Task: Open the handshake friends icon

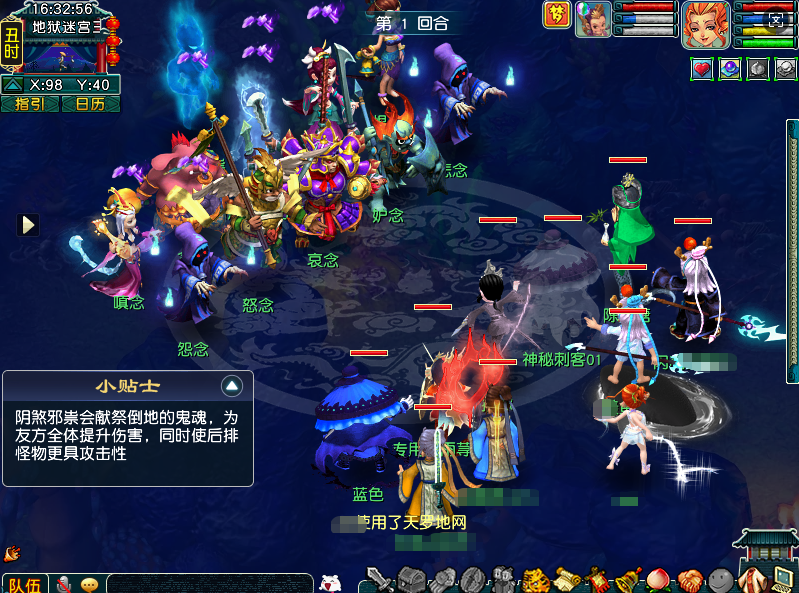Action: [688, 579]
